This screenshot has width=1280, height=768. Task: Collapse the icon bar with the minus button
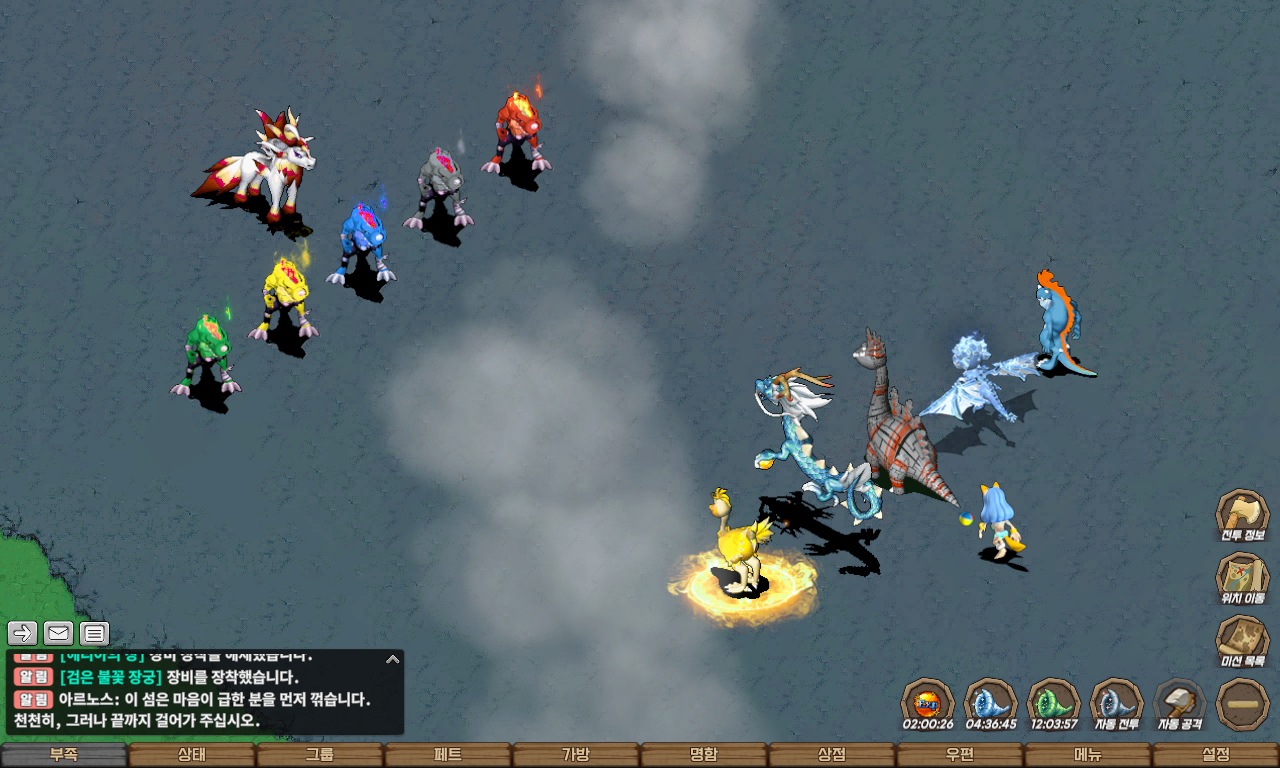[x=1243, y=704]
